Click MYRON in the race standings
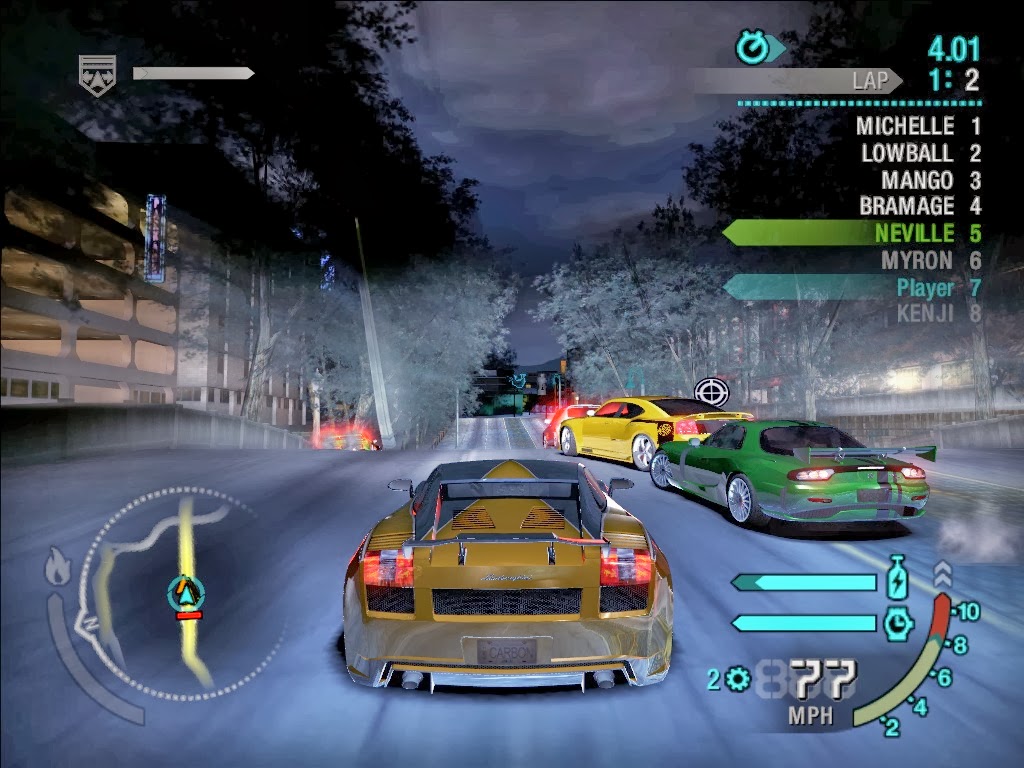The height and width of the screenshot is (768, 1024). 917,261
